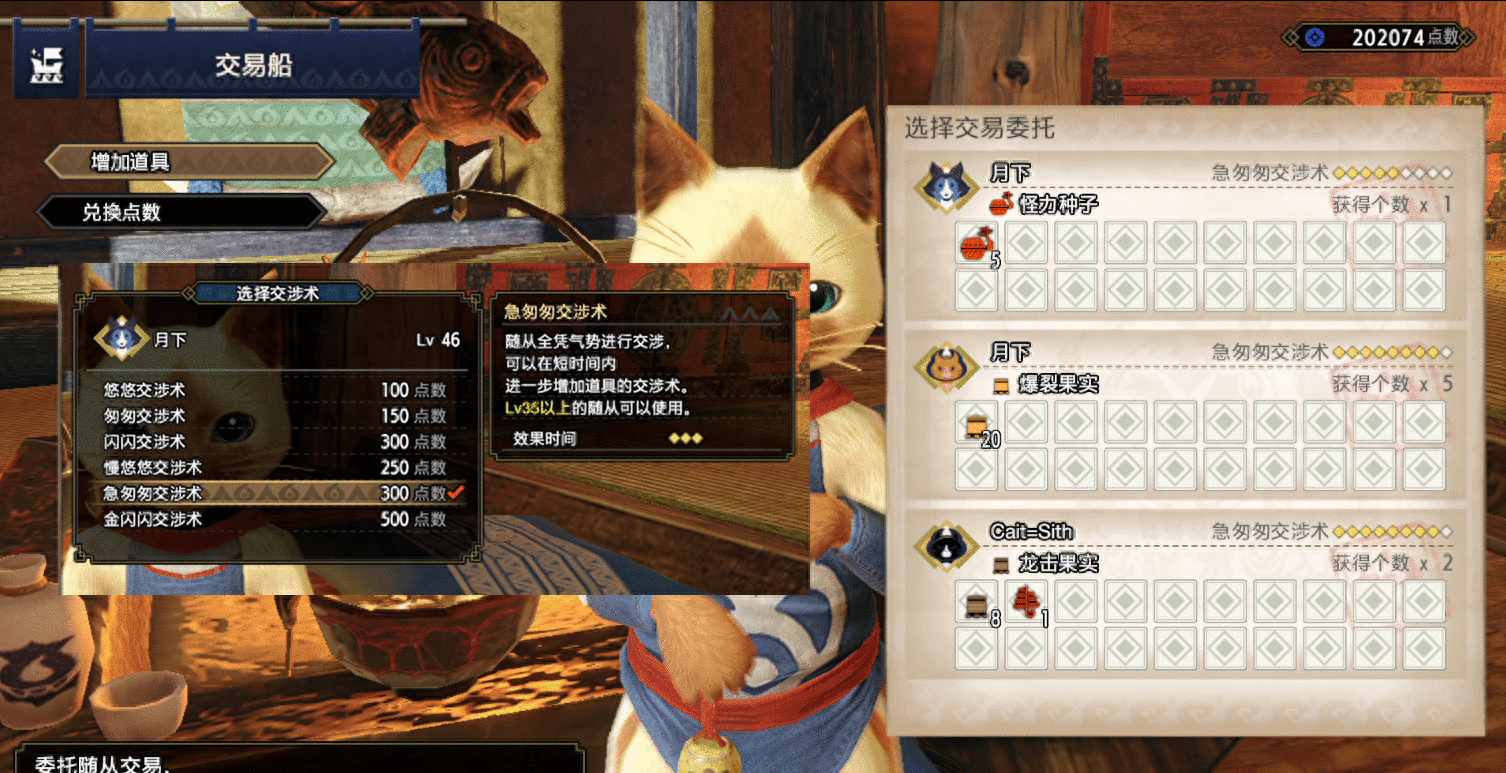Choose 匆匆交涉术 for 150 points

(273, 416)
